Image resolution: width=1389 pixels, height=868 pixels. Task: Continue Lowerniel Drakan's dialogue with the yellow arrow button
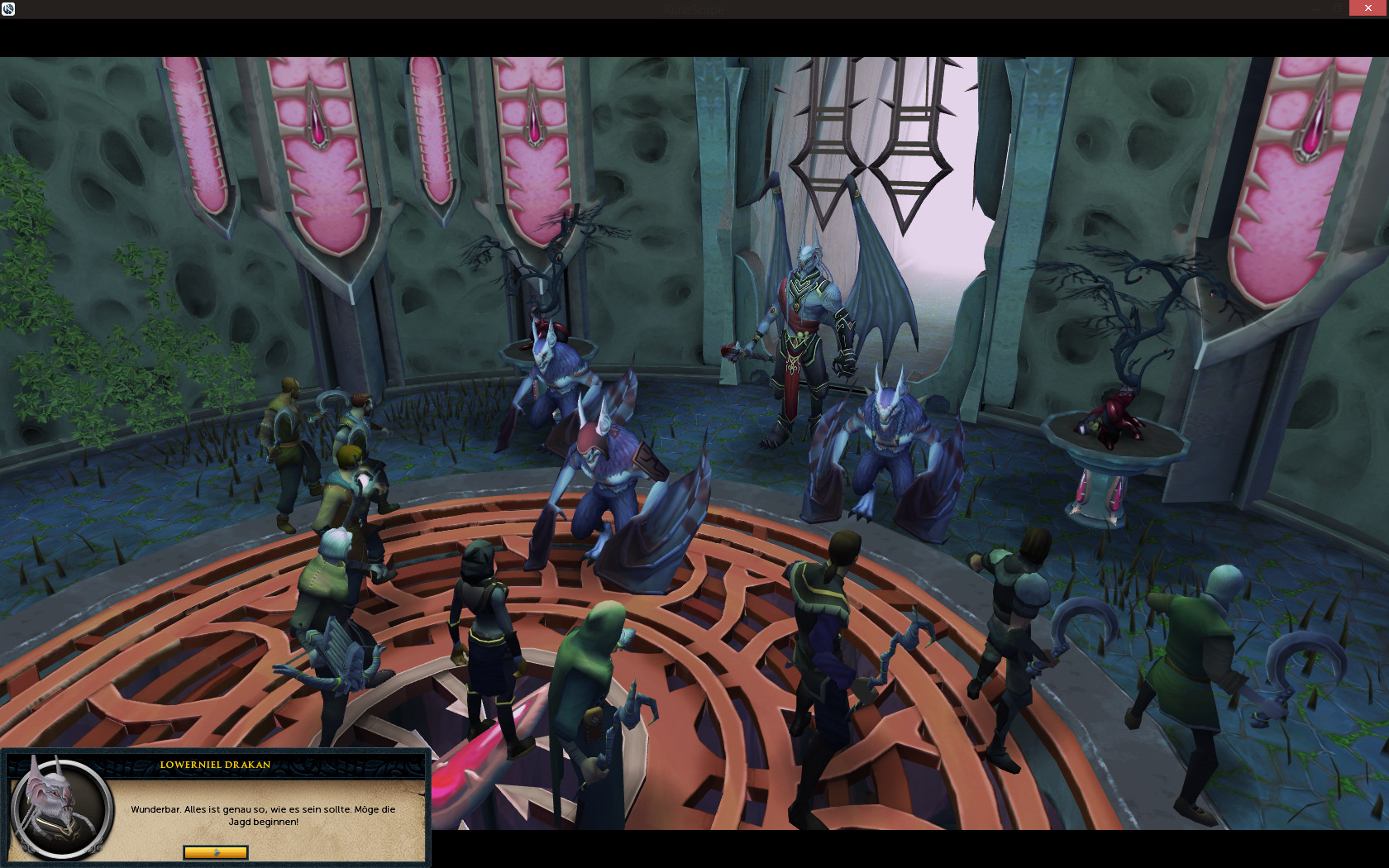(215, 851)
